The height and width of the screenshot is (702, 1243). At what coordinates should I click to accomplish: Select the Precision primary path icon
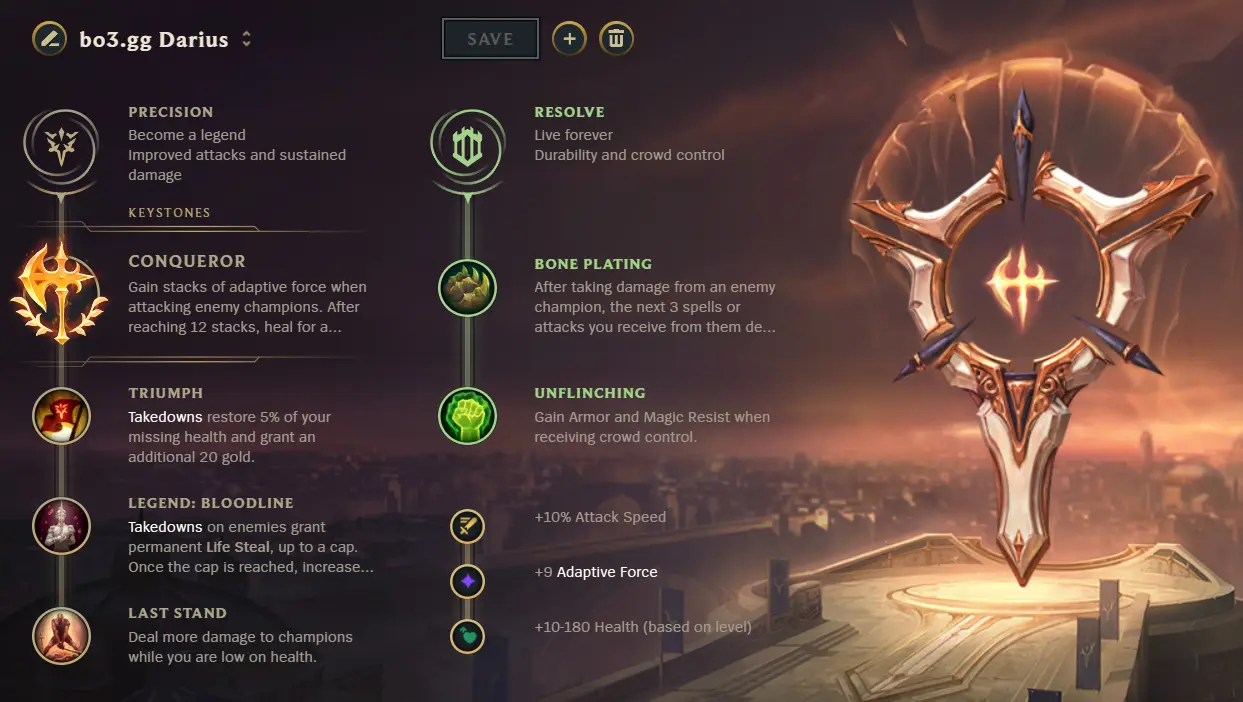[61, 146]
